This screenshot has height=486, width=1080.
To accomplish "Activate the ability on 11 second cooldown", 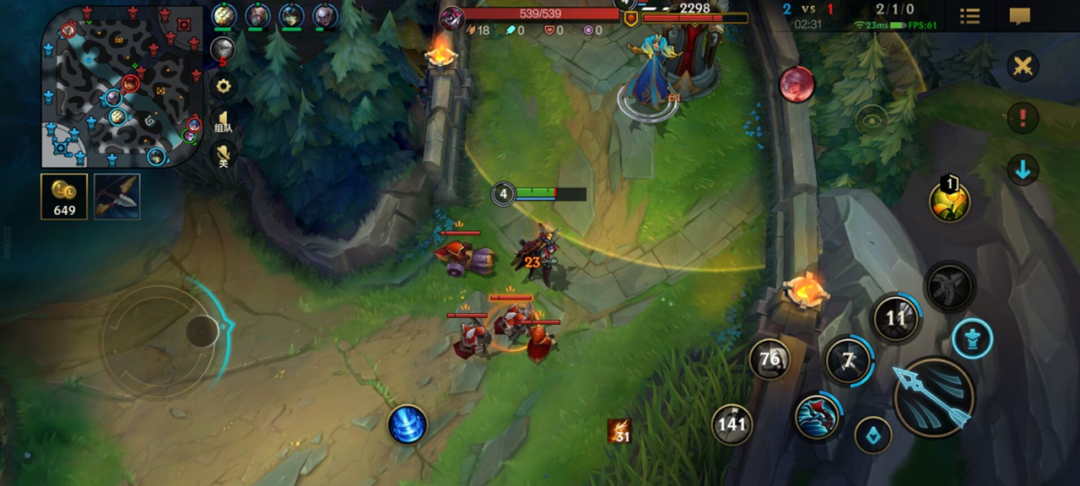I will 896,319.
